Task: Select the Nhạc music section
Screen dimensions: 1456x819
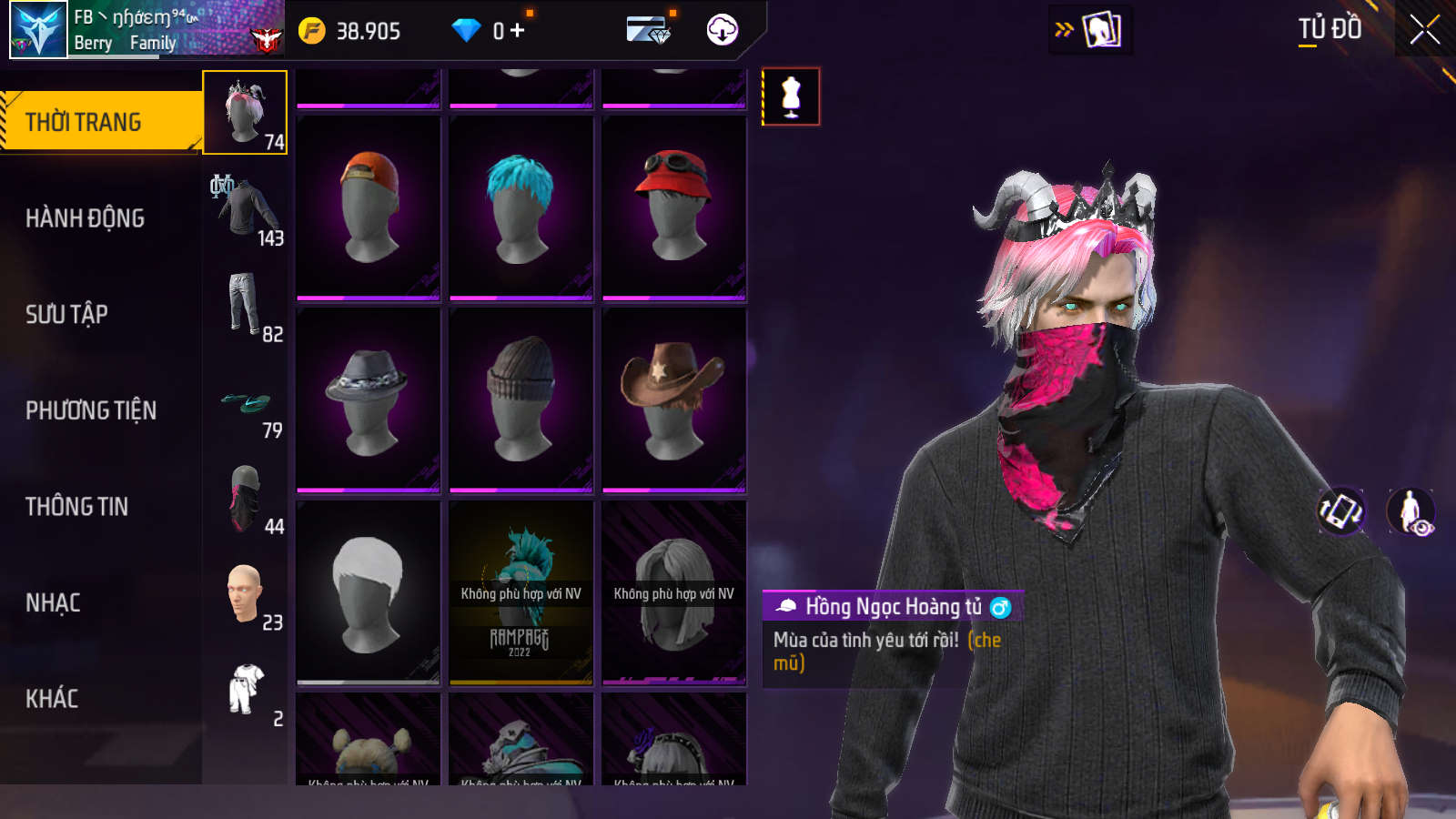Action: coord(53,602)
